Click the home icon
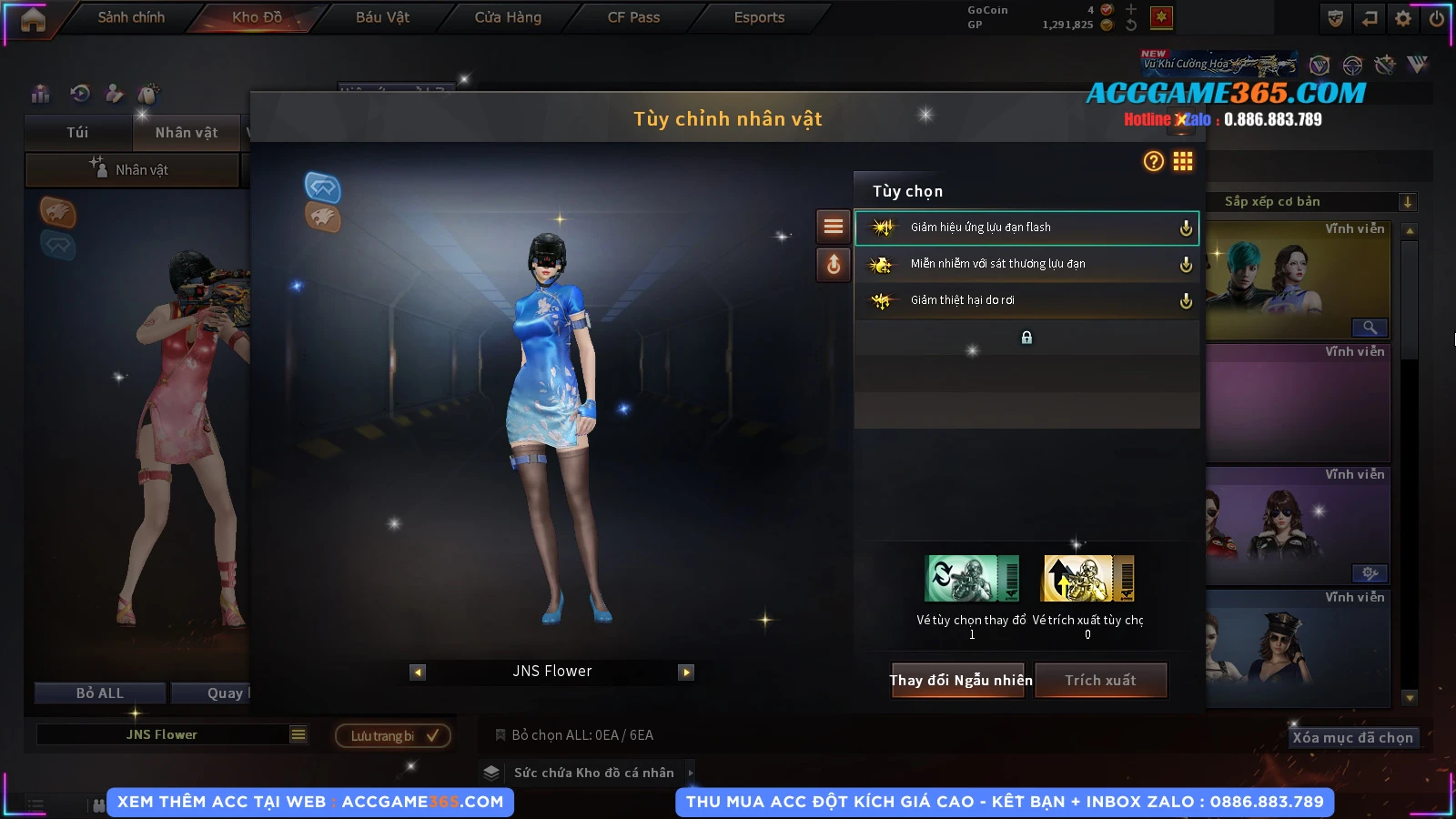Viewport: 1456px width, 819px height. (33, 19)
